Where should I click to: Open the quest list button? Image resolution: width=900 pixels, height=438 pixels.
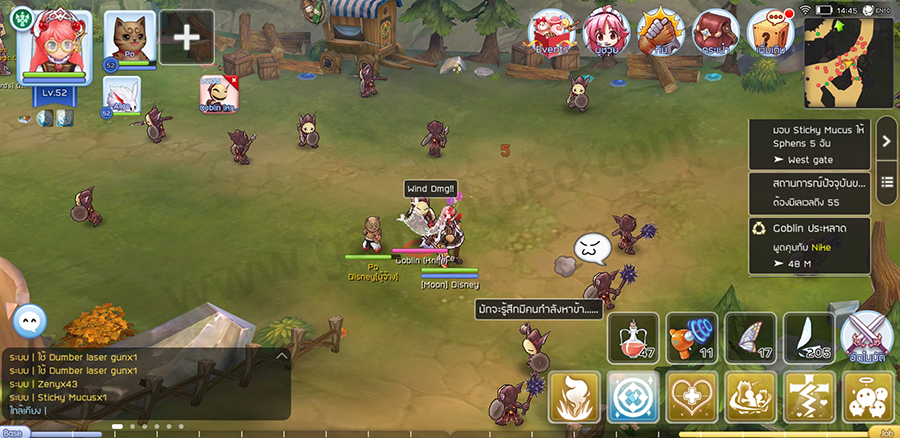[887, 183]
